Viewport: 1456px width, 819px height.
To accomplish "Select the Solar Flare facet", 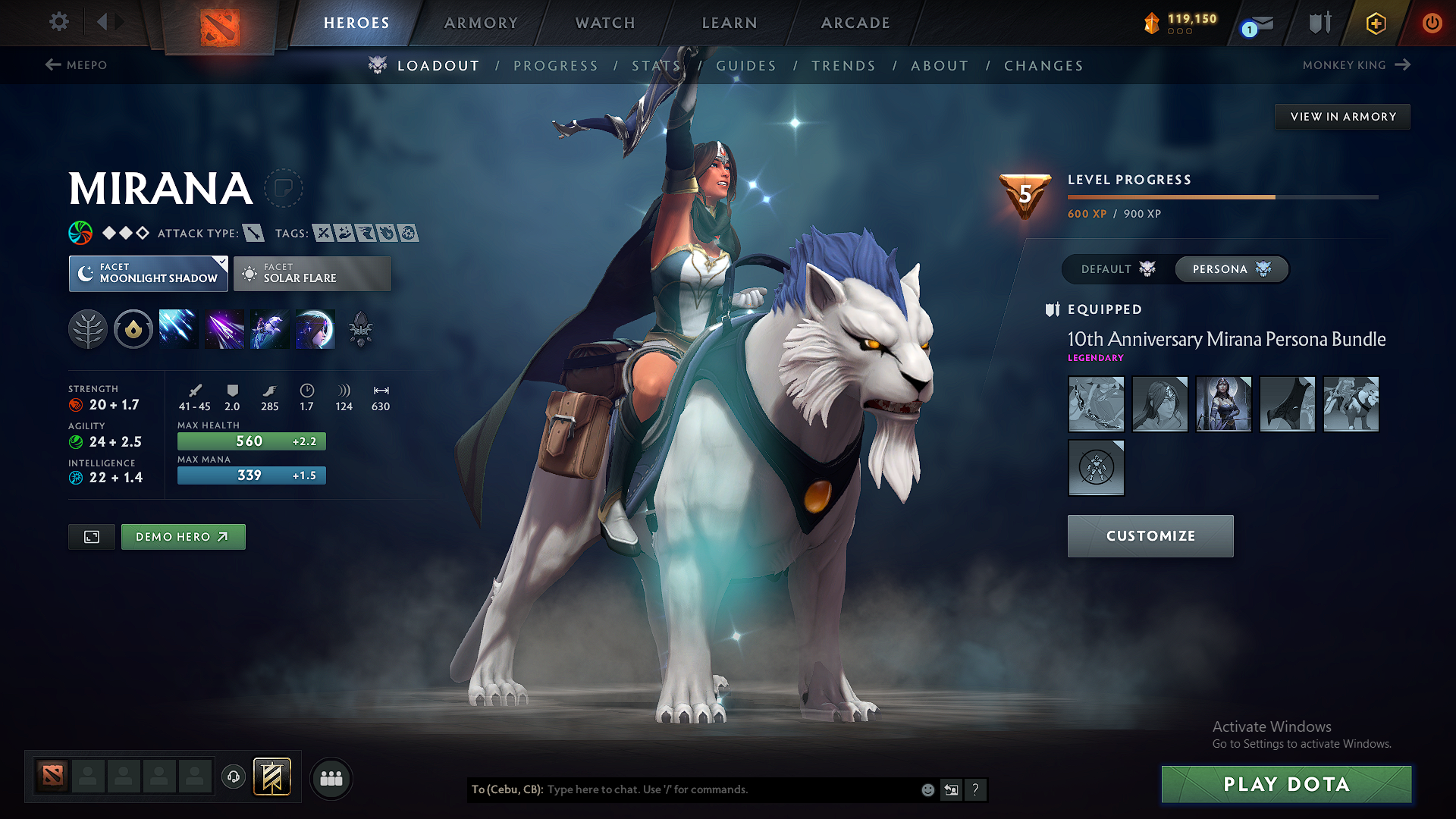I will pos(312,273).
